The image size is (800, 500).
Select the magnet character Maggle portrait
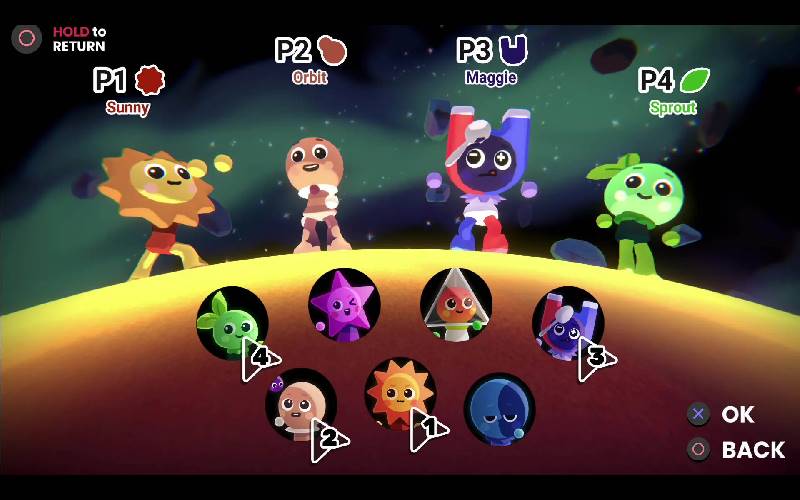(x=567, y=322)
